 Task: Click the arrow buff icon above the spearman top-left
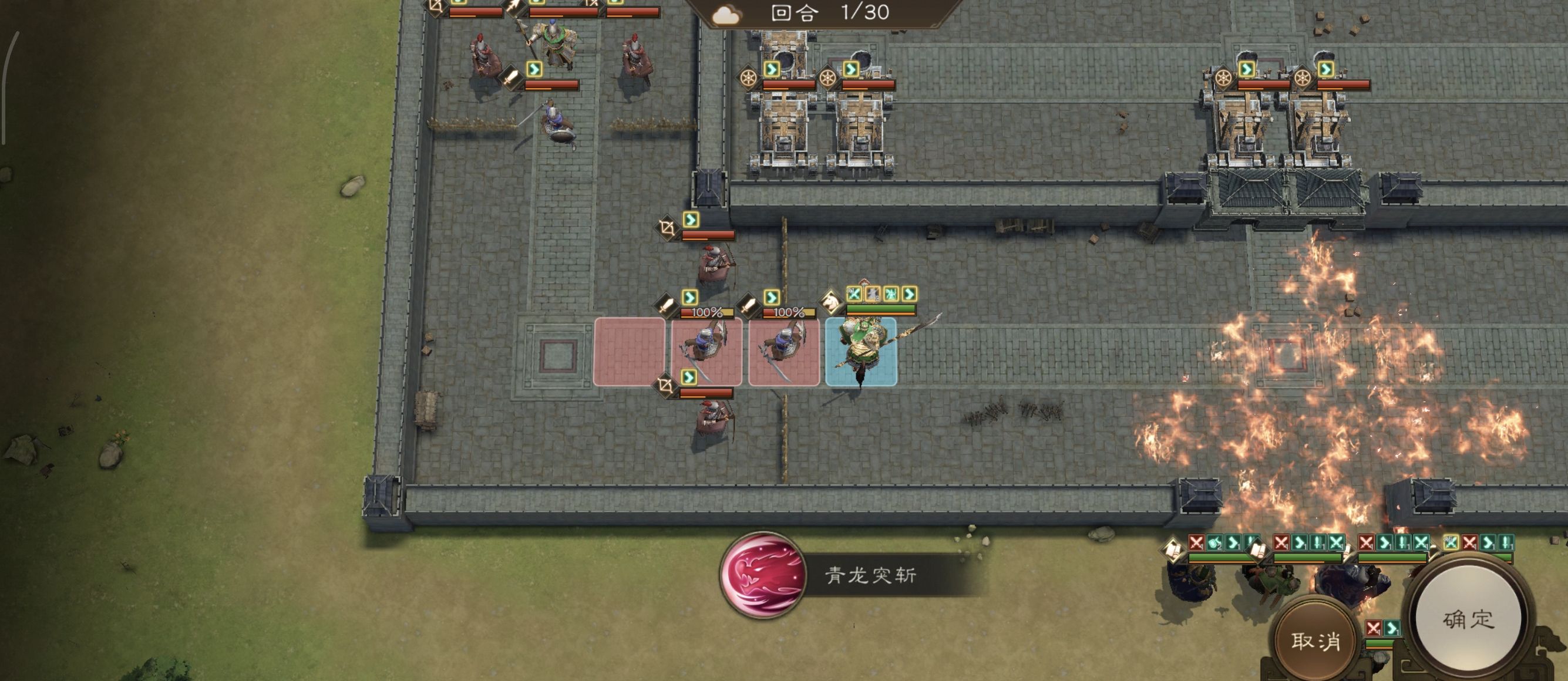coord(513,6)
